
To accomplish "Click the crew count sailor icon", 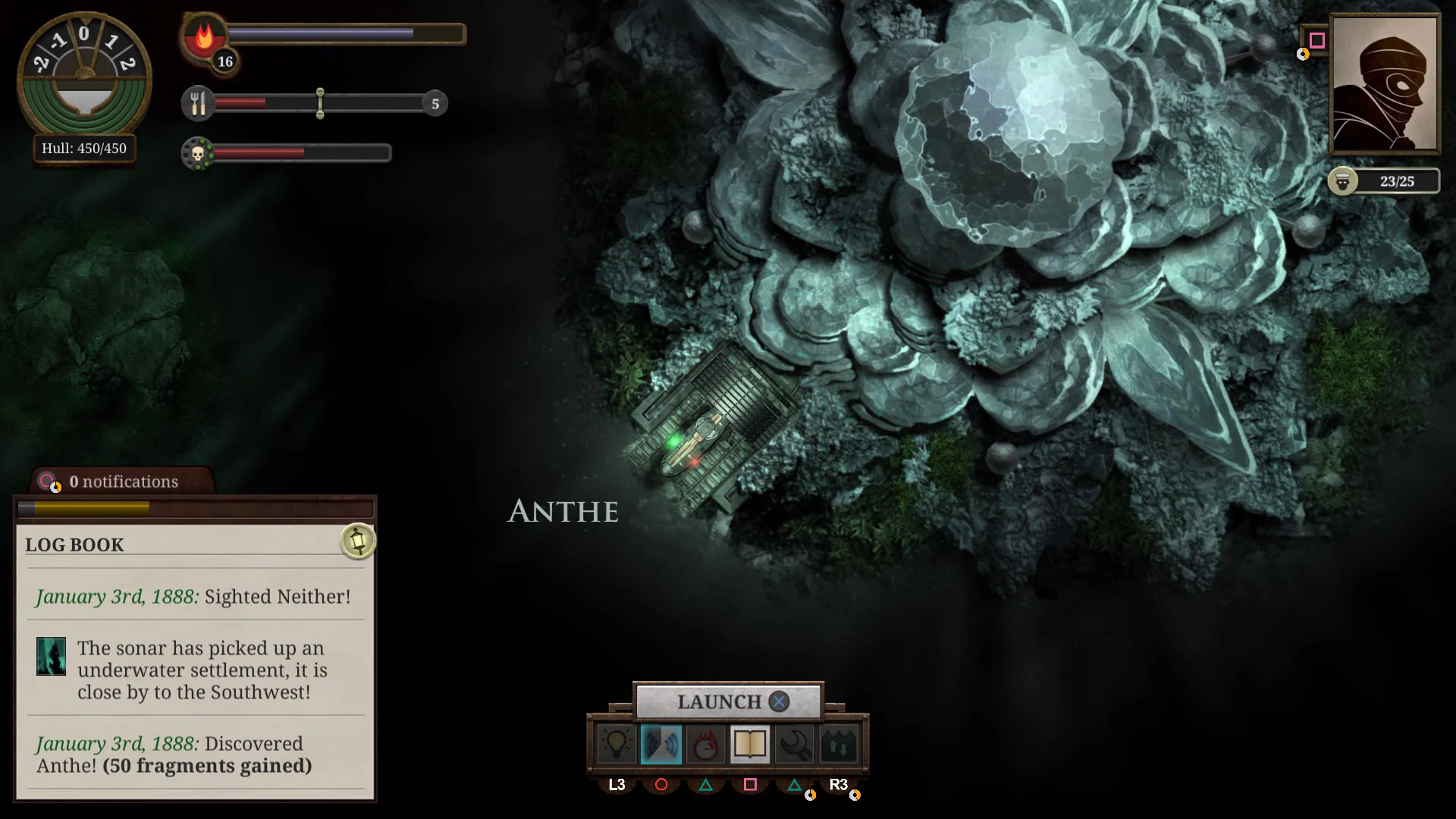I will 1343,181.
